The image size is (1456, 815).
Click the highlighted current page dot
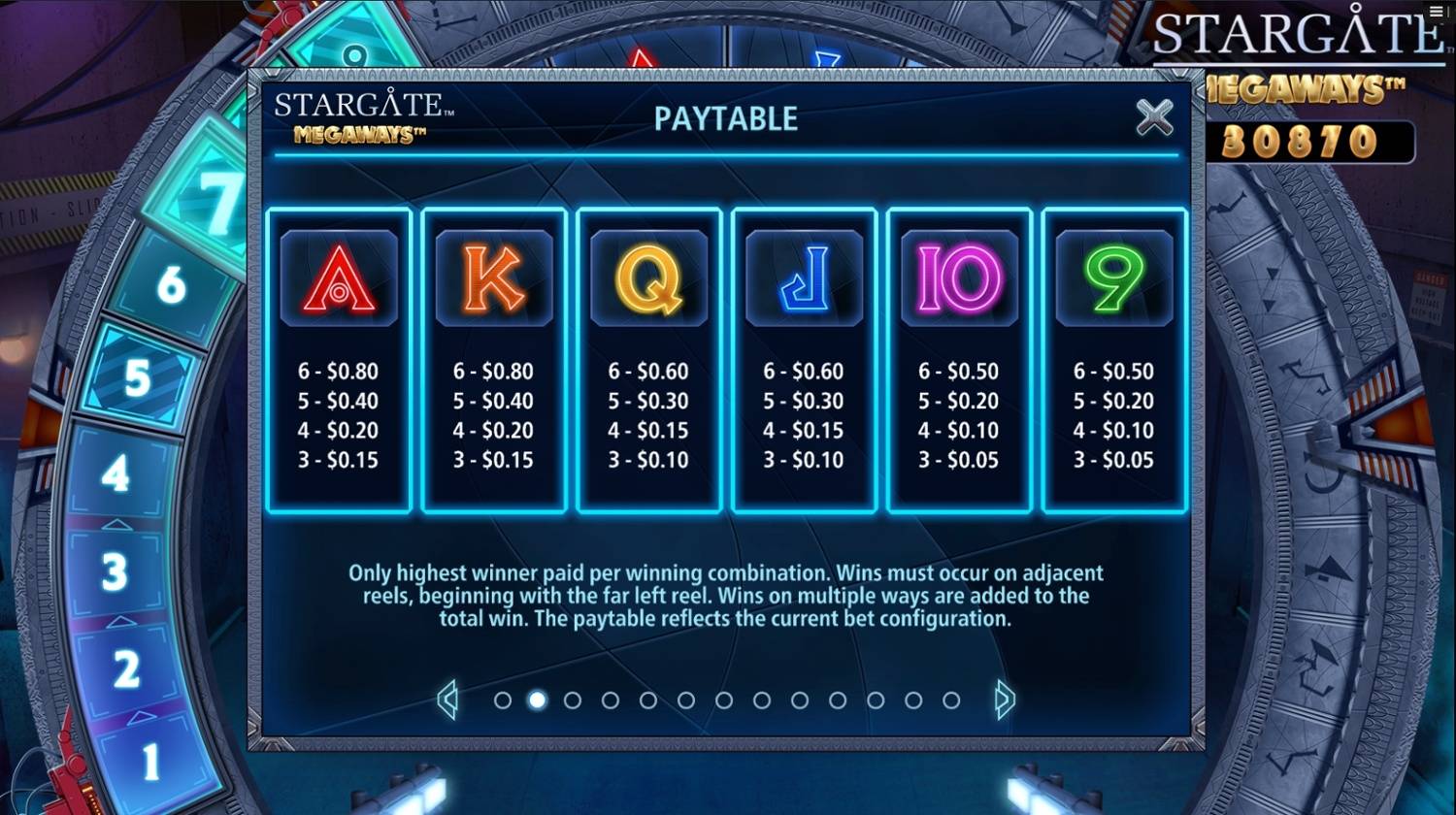coord(537,701)
